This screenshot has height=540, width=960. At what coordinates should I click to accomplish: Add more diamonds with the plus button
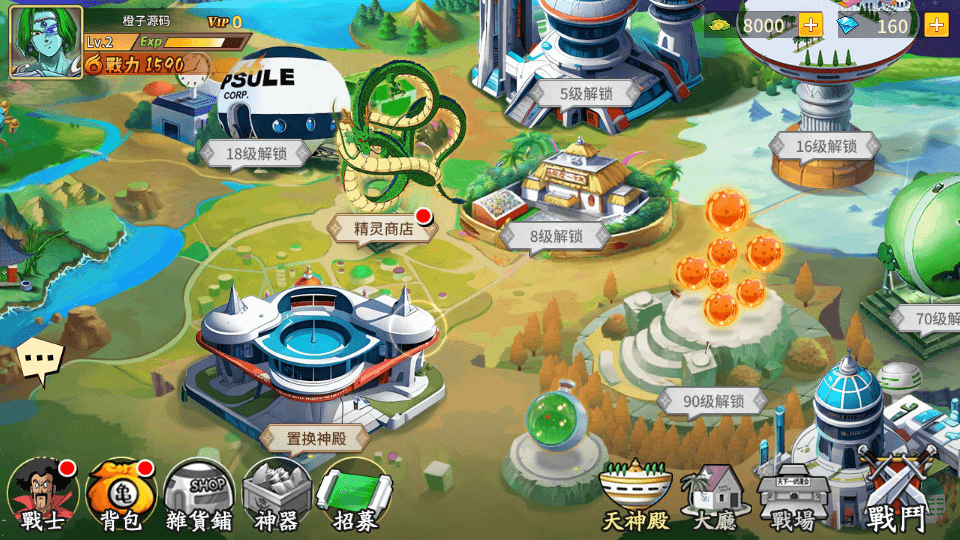point(936,25)
